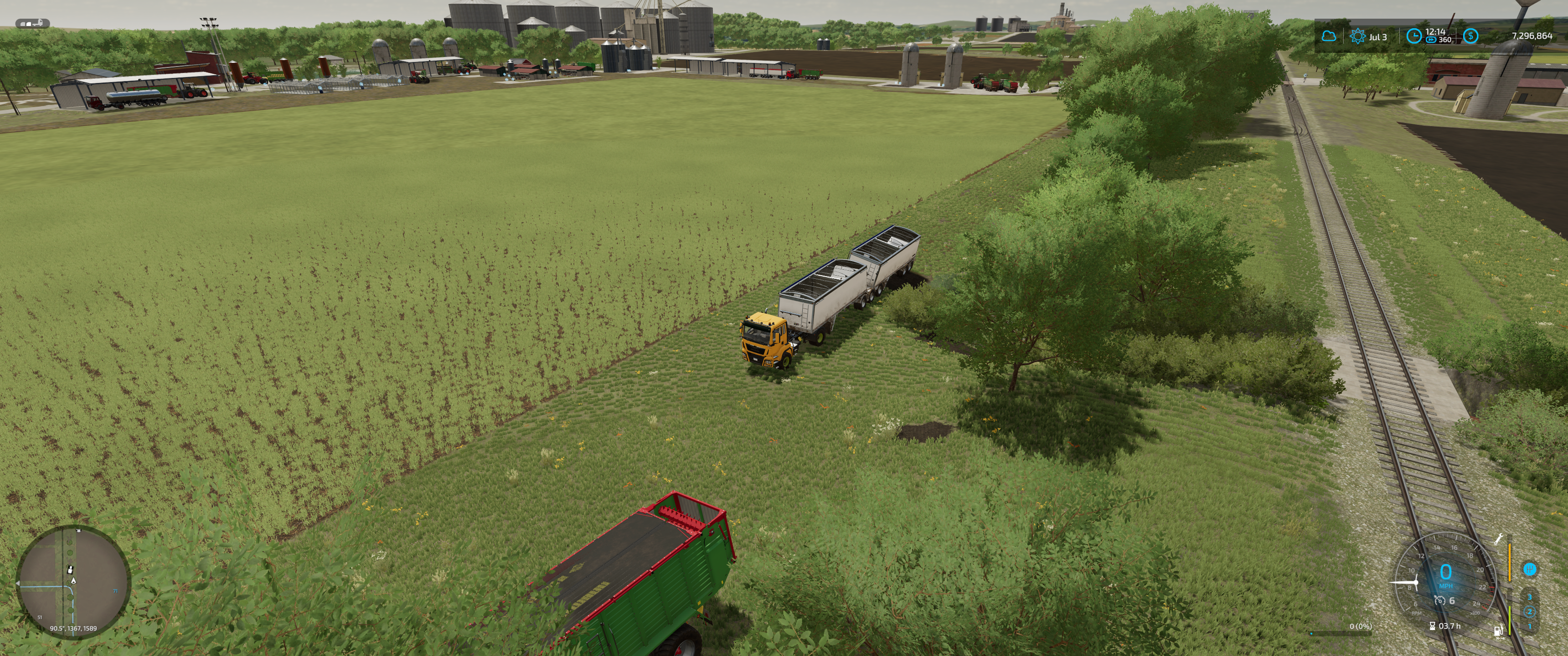Click the blue gear shifter icon
The image size is (1568, 656).
click(x=1530, y=569)
